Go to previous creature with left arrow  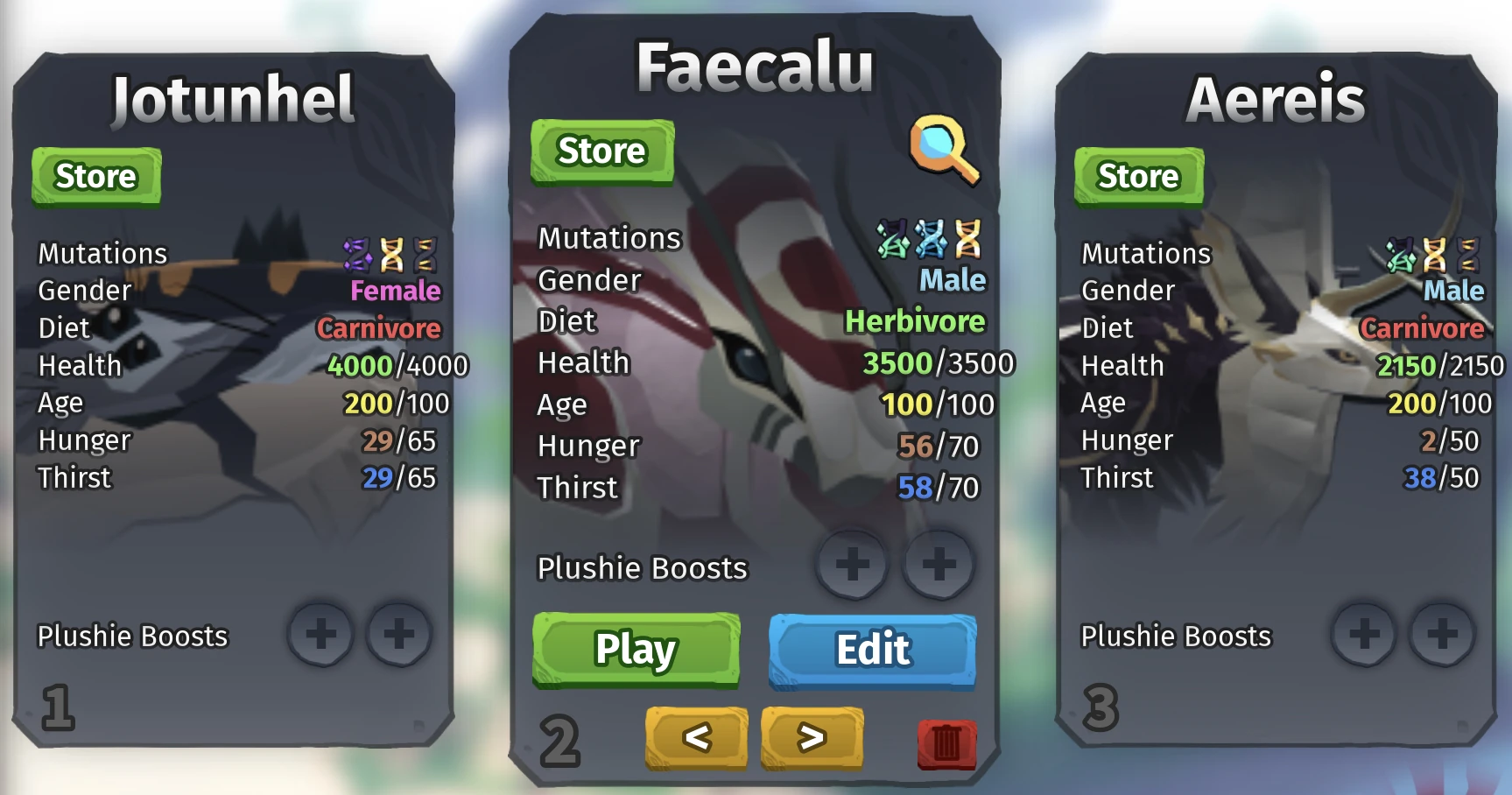[x=698, y=736]
